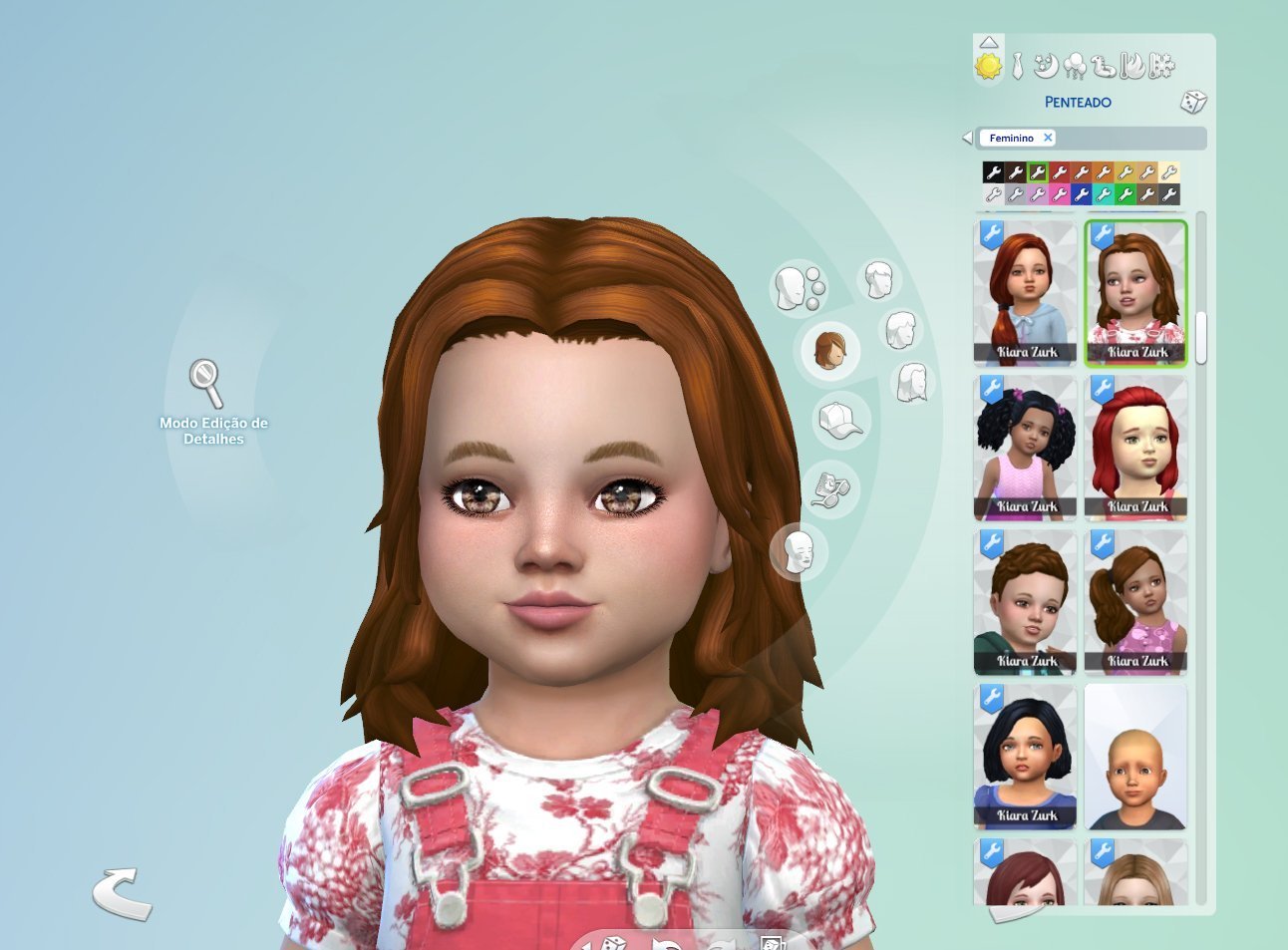1288x950 pixels.
Task: Remove the Feminino filter tag
Action: pos(1048,138)
